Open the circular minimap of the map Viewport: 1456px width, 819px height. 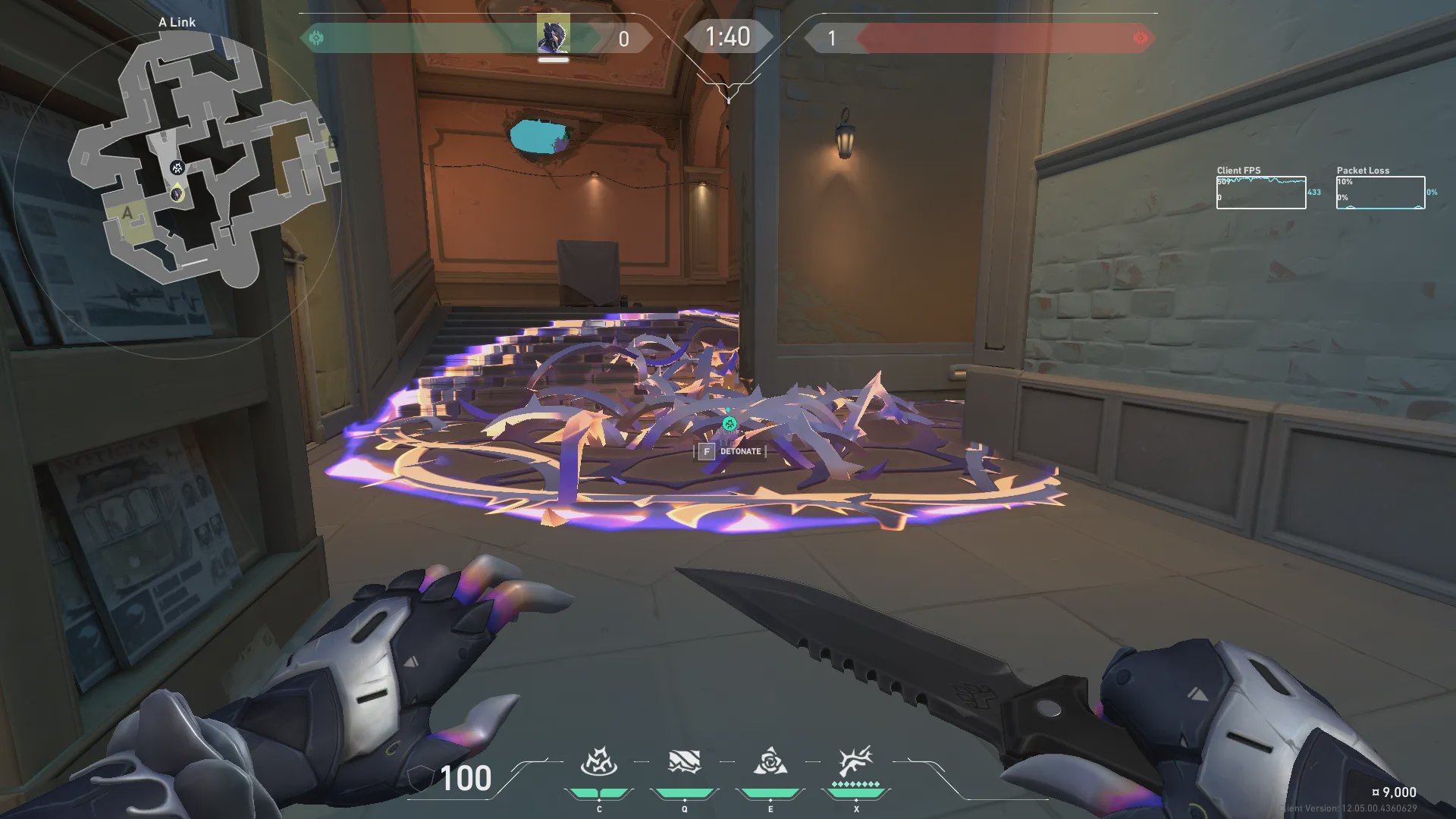[x=178, y=193]
